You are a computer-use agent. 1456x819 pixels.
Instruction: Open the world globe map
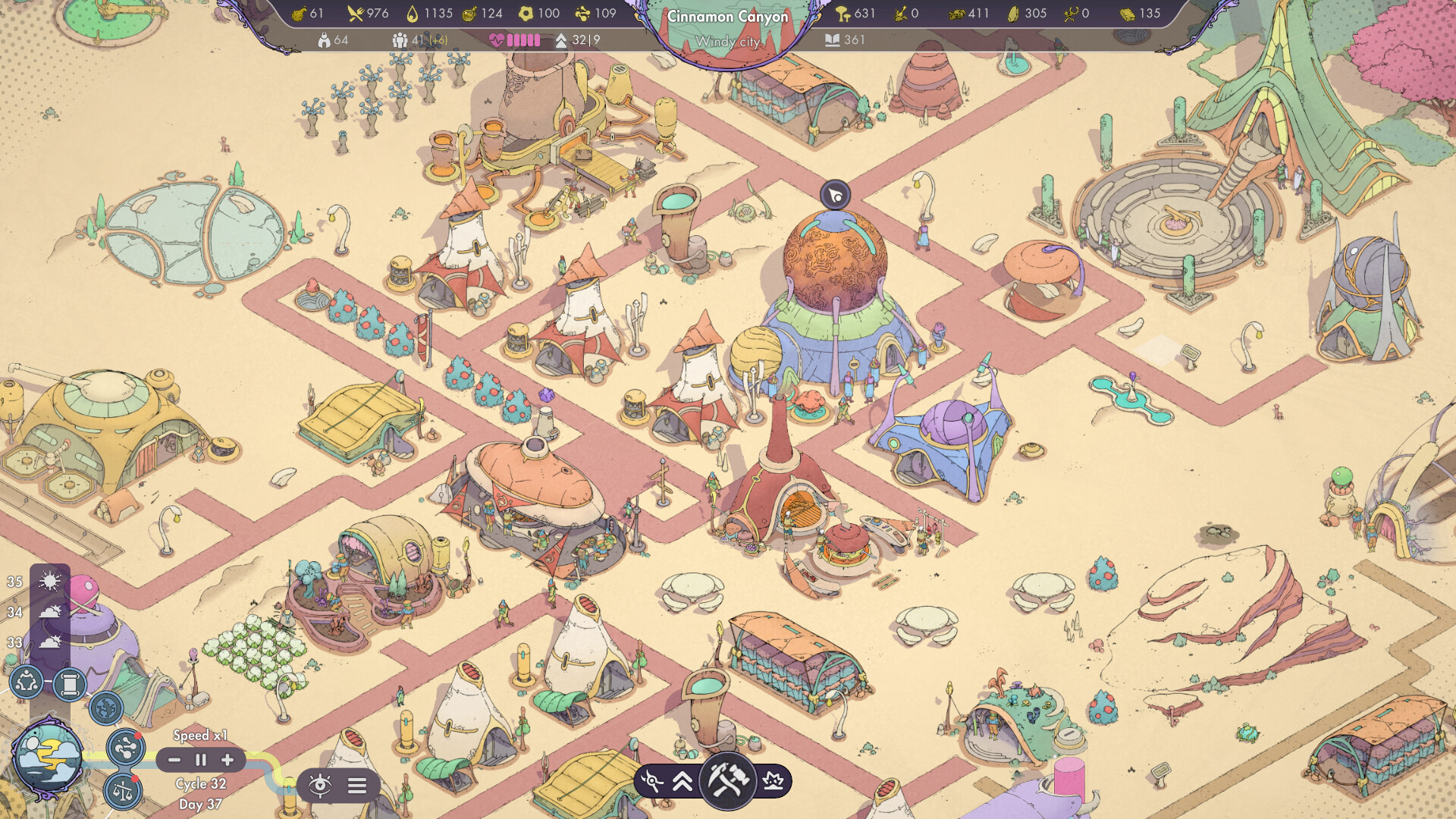tap(106, 708)
